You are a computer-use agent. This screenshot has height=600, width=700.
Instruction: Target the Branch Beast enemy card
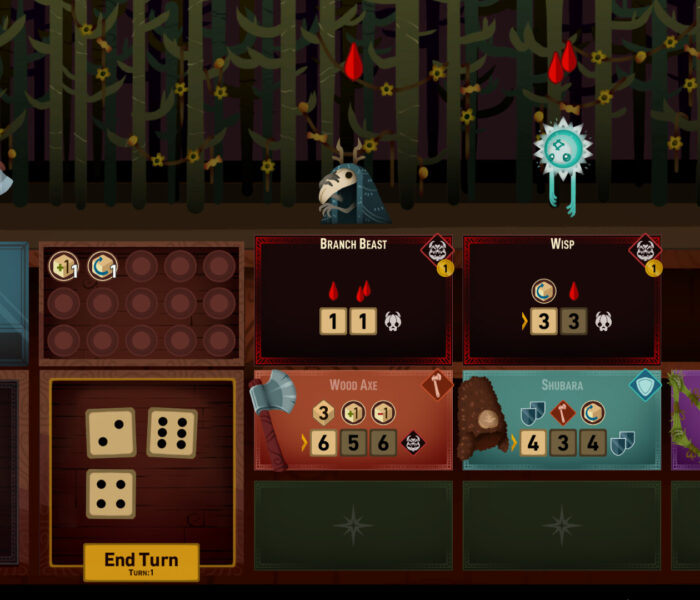point(353,300)
